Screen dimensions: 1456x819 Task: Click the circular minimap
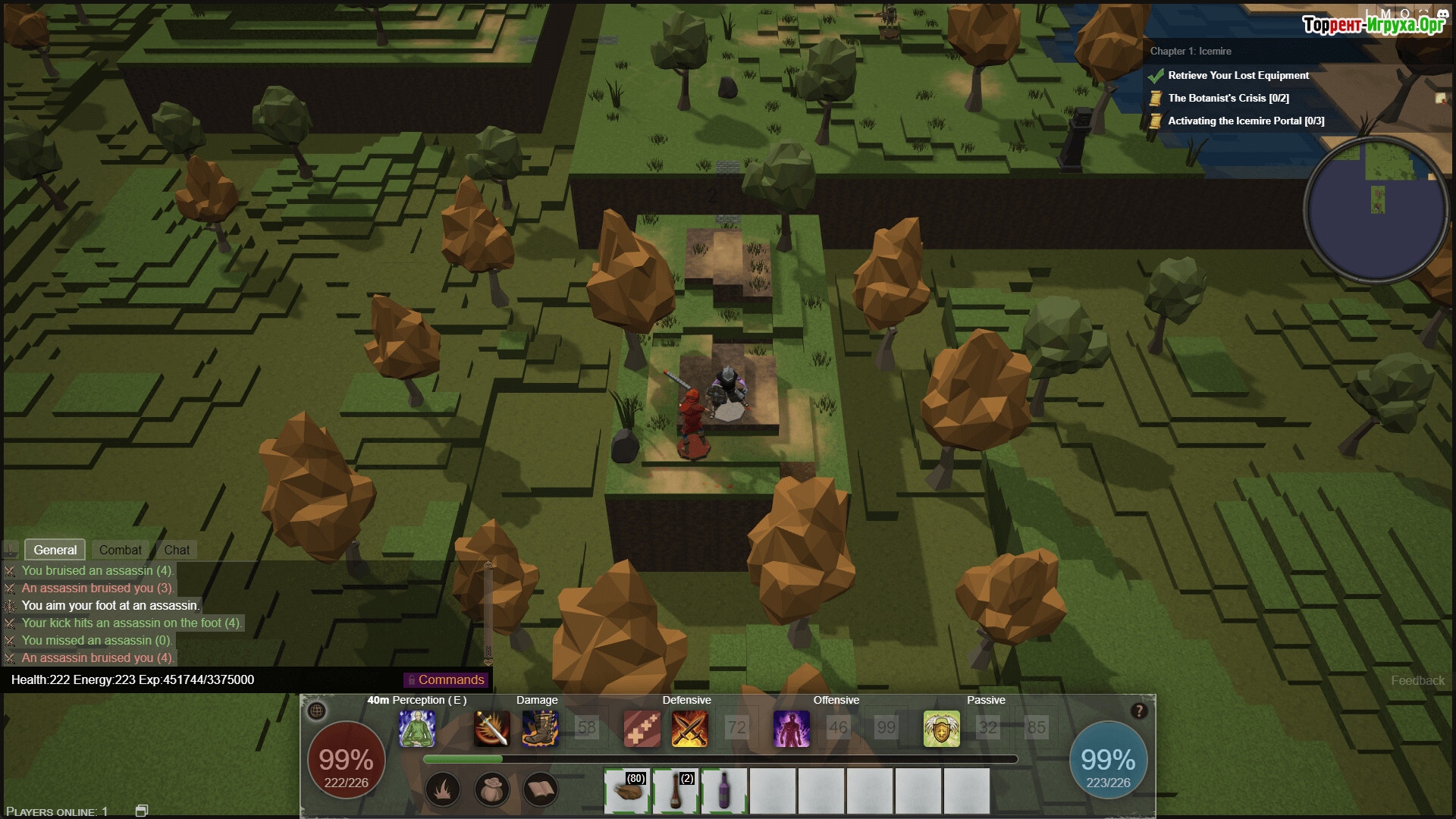pyautogui.click(x=1376, y=210)
